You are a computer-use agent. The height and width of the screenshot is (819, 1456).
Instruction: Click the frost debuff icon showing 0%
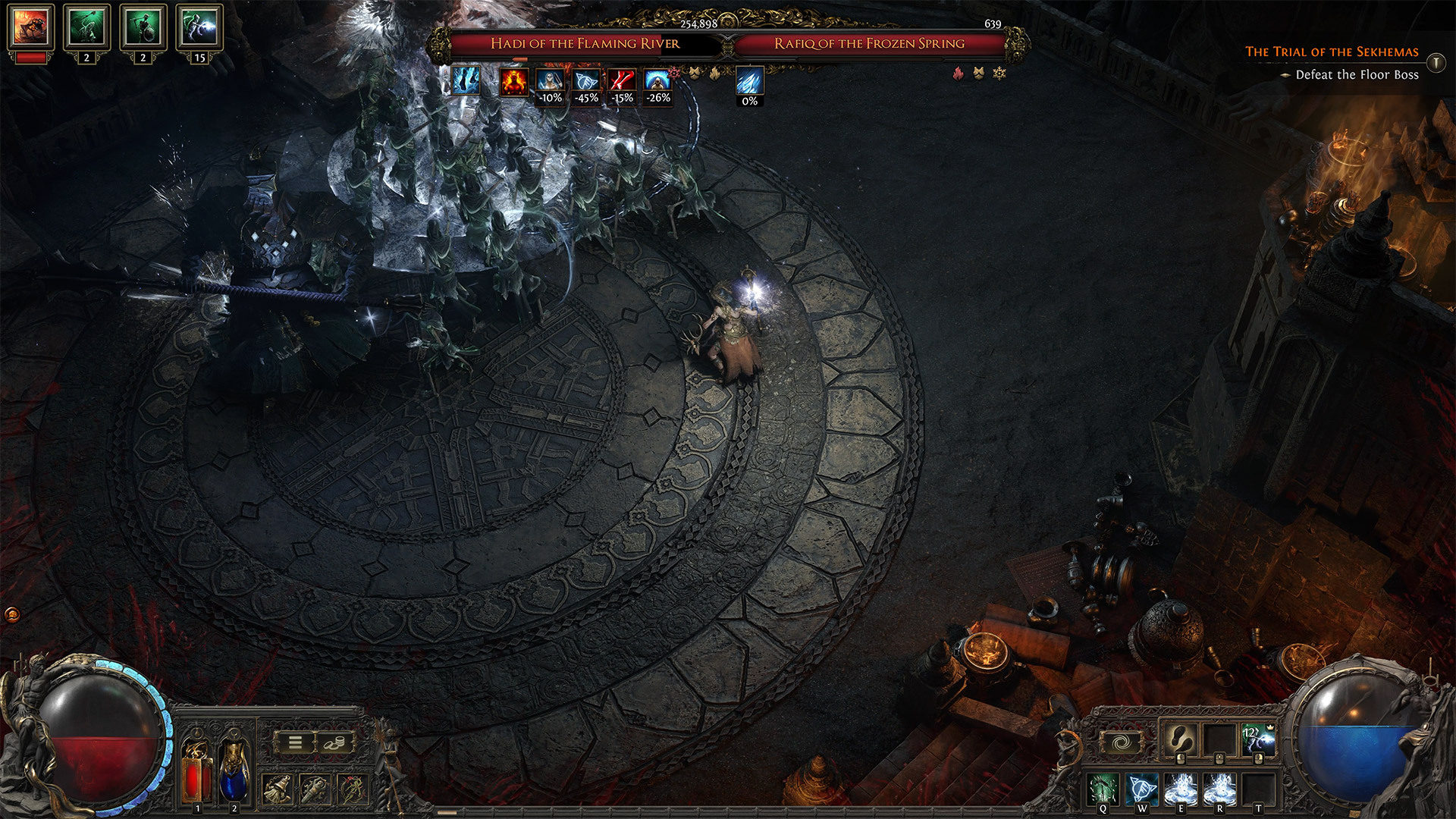point(749,81)
